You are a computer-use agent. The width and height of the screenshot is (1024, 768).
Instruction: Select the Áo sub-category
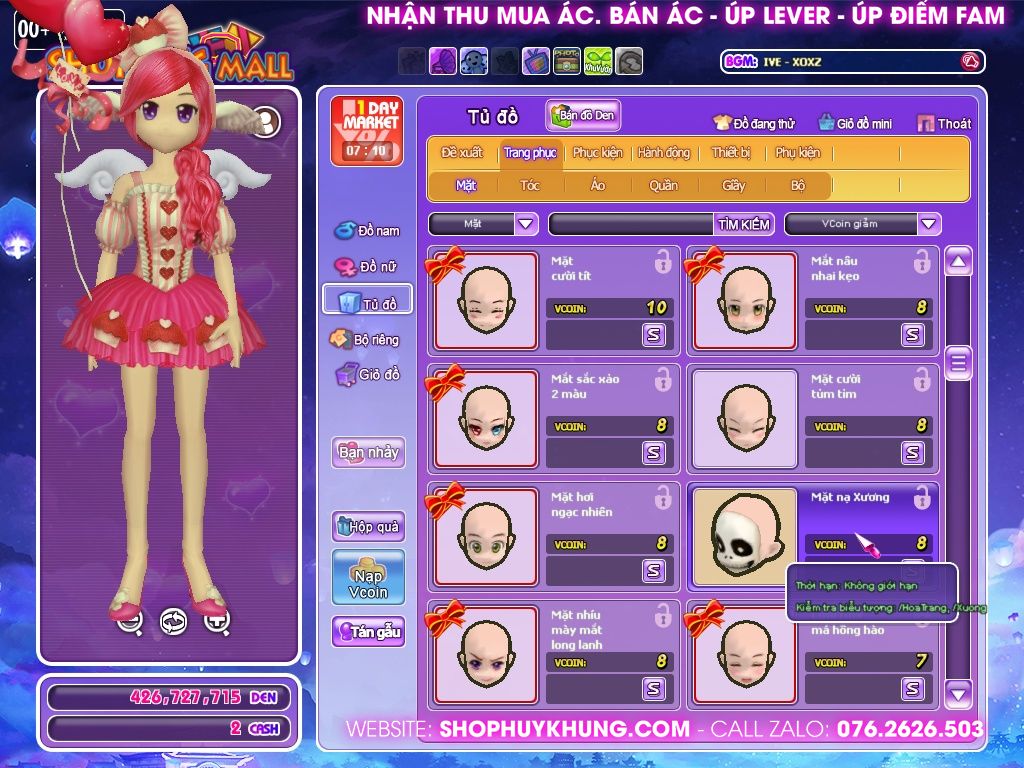click(x=597, y=185)
